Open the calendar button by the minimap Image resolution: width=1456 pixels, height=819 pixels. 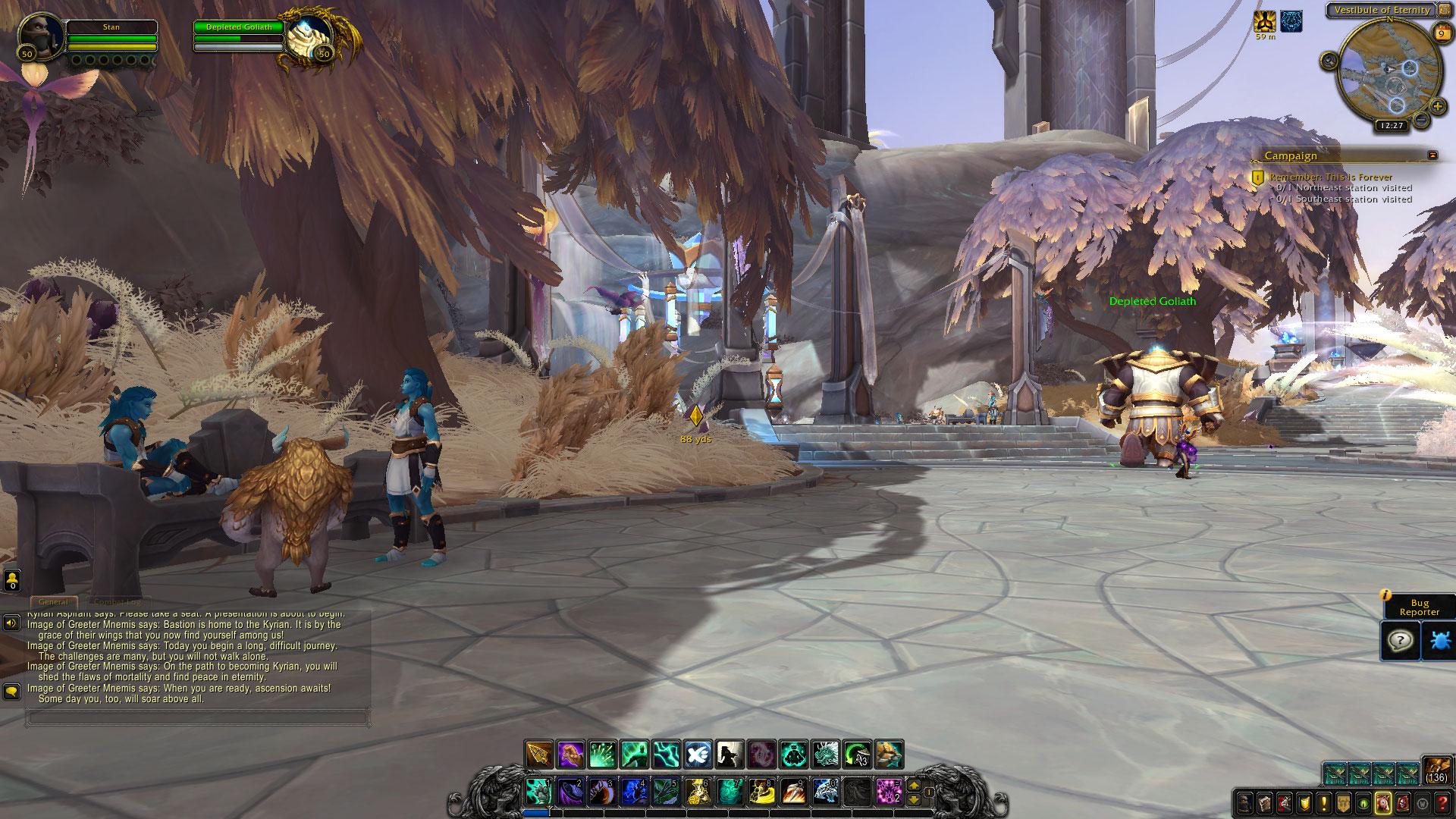coord(1441,33)
